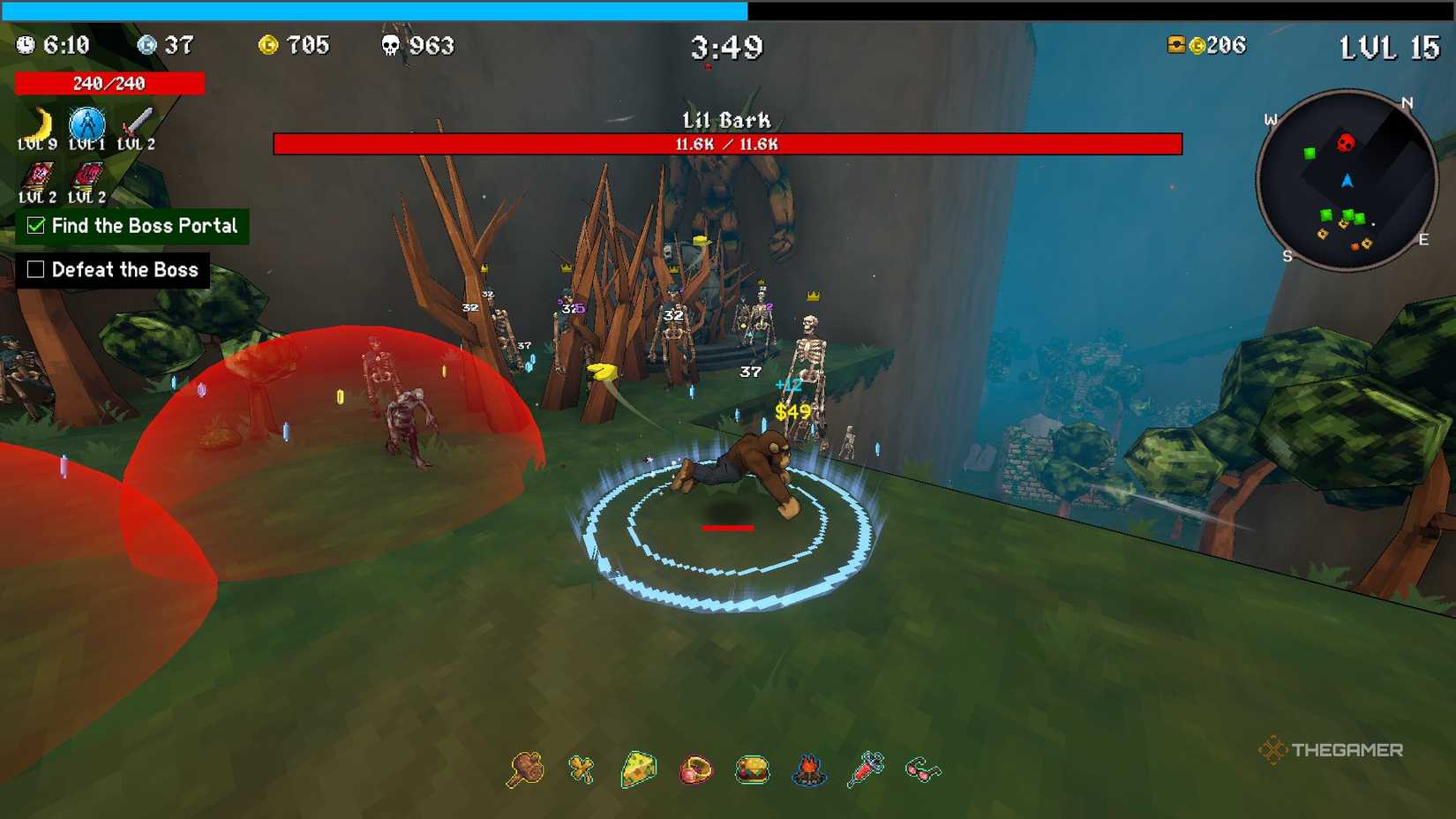This screenshot has height=819, width=1456.
Task: Click the pink sunglasses hotbar item
Action: pos(923,770)
